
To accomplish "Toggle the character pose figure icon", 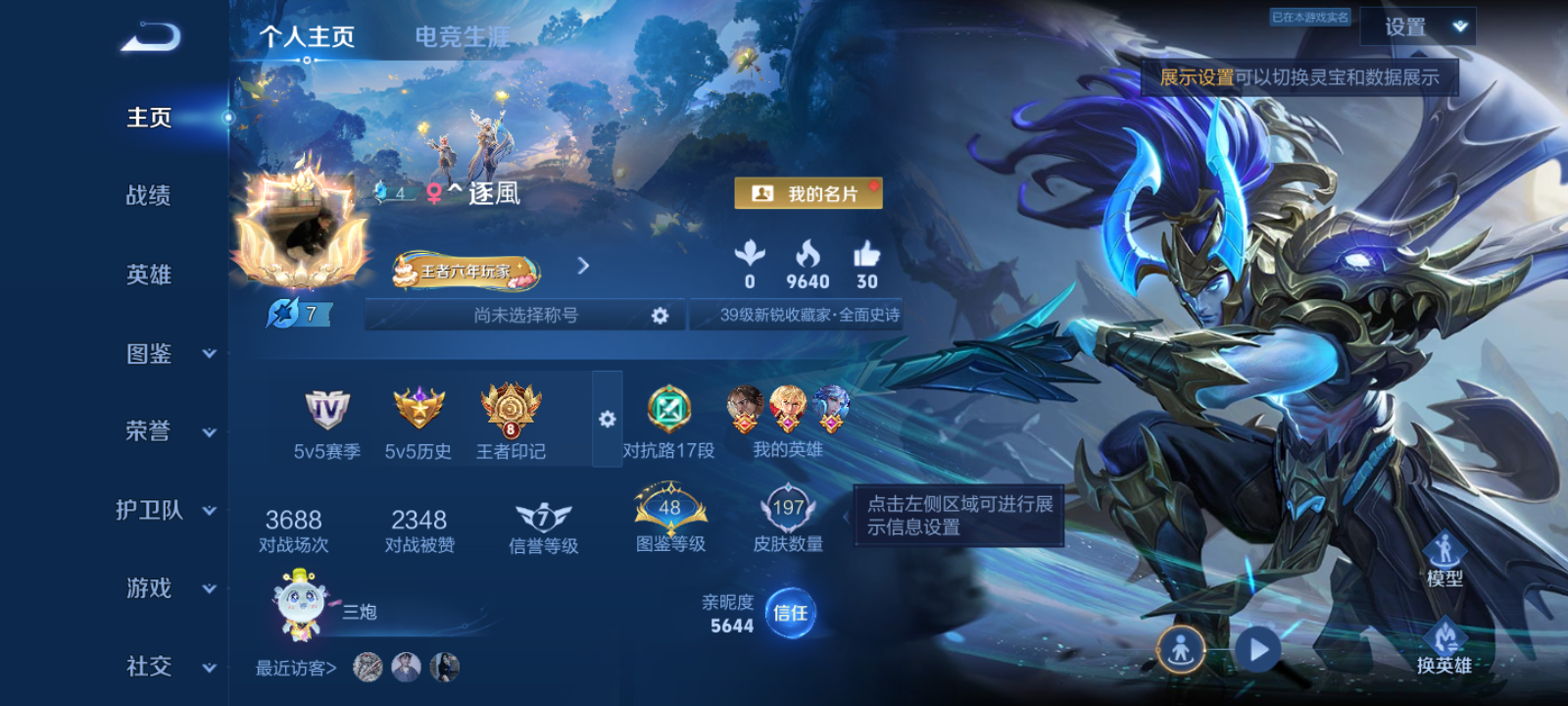I will [1181, 647].
